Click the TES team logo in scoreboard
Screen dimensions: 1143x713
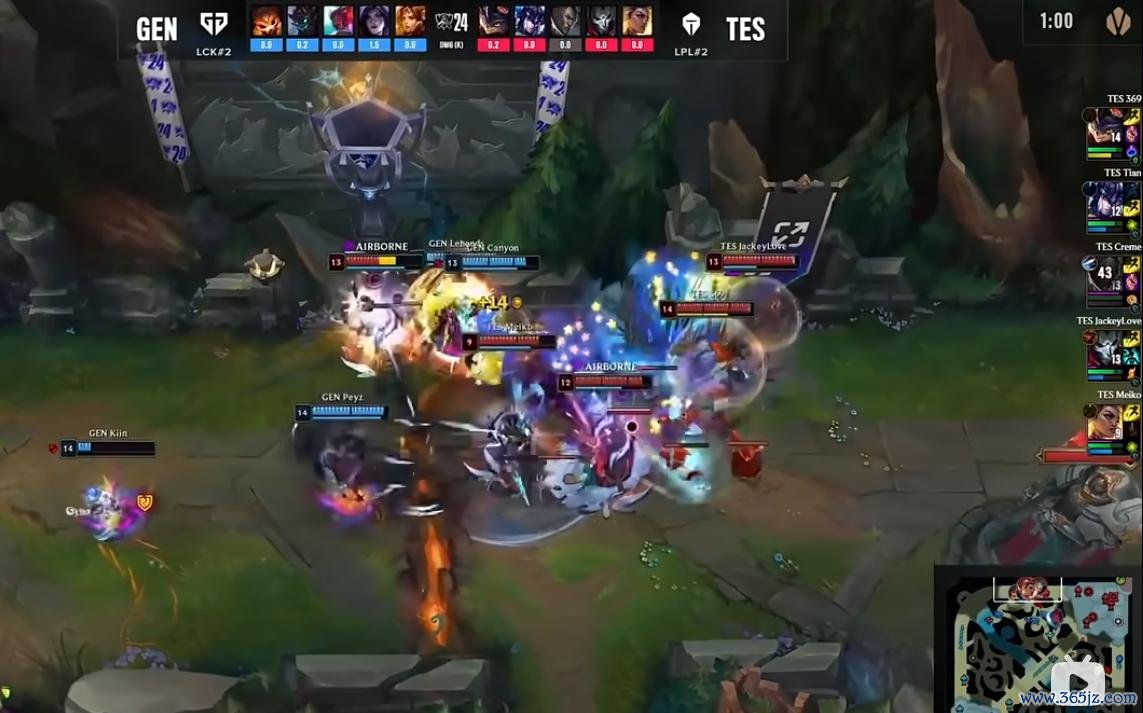(x=691, y=25)
